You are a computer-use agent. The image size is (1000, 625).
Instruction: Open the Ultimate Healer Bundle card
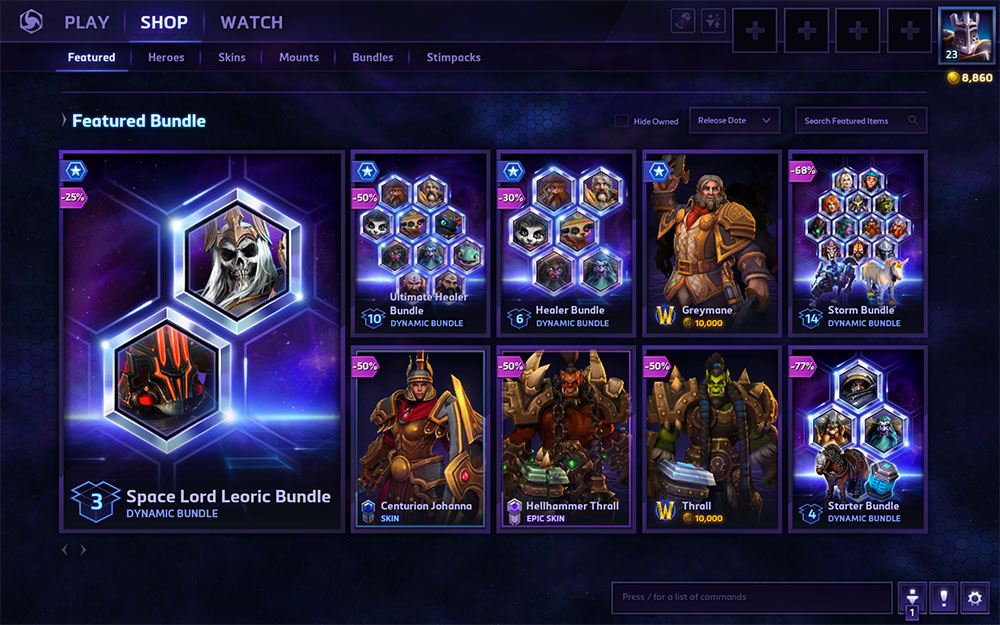coord(420,242)
